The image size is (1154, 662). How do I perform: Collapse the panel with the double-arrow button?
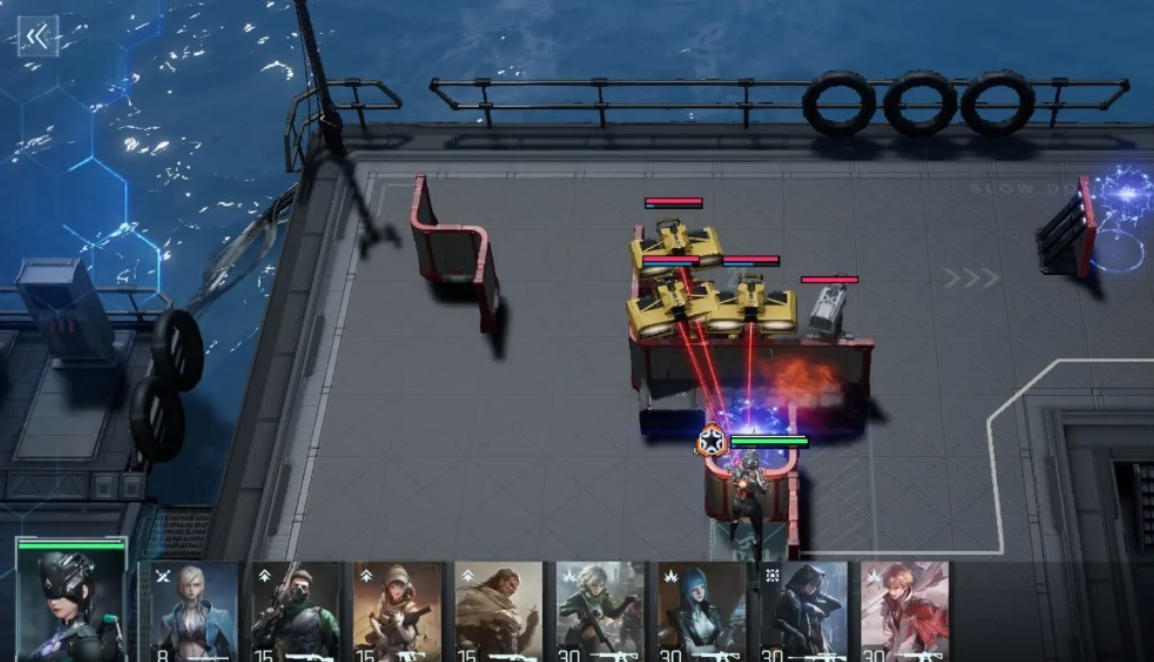(38, 37)
